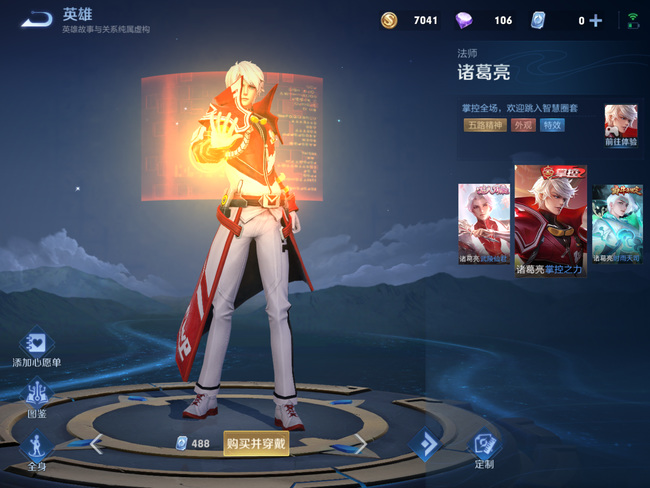Click 购买并穿戴 to buy and equip
The height and width of the screenshot is (488, 650).
pos(256,443)
